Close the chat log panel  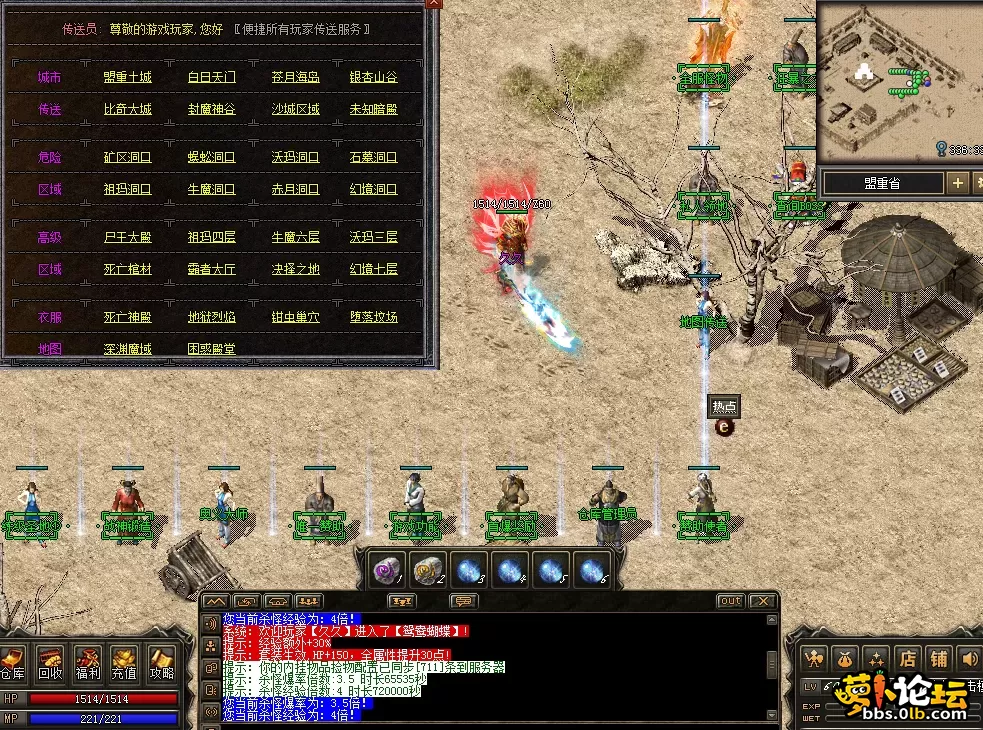(762, 601)
